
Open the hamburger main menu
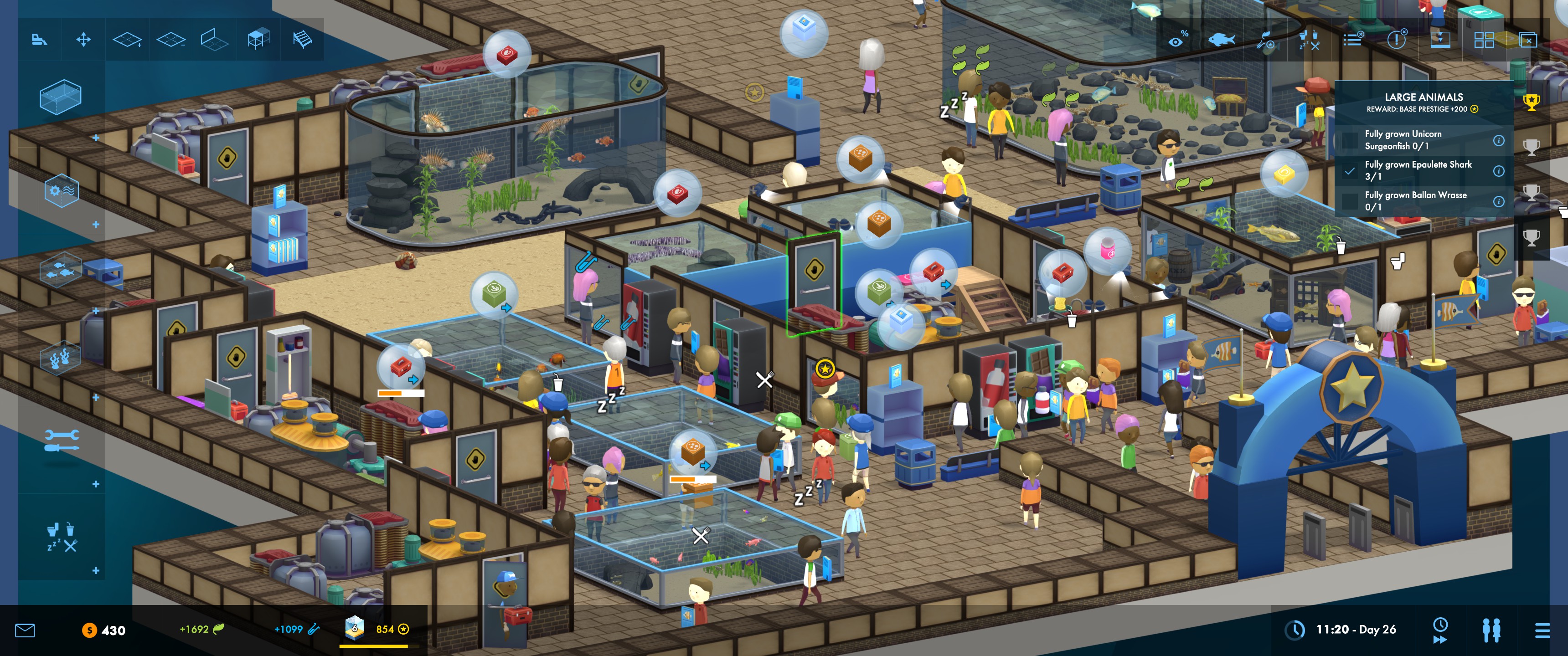pyautogui.click(x=1542, y=630)
